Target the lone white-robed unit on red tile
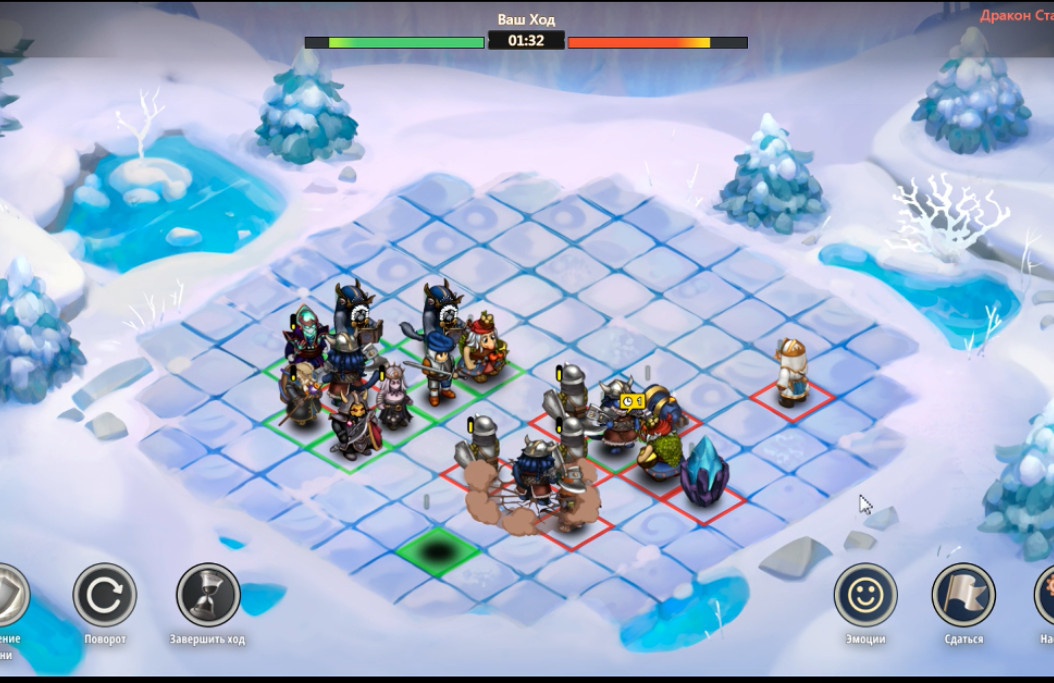Image resolution: width=1054 pixels, height=683 pixels. (792, 374)
